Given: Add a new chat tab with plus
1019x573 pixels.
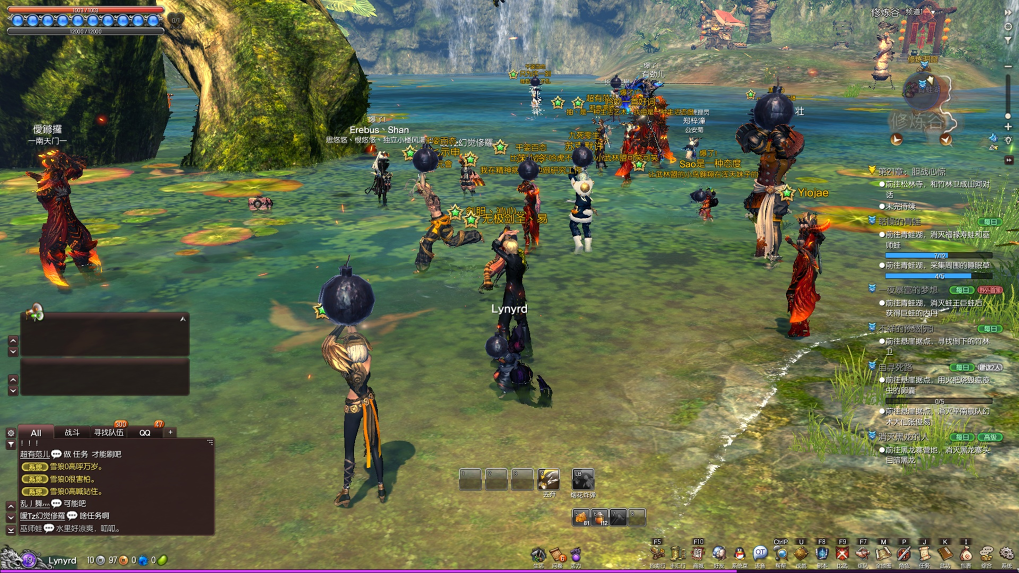Looking at the screenshot, I should 170,433.
